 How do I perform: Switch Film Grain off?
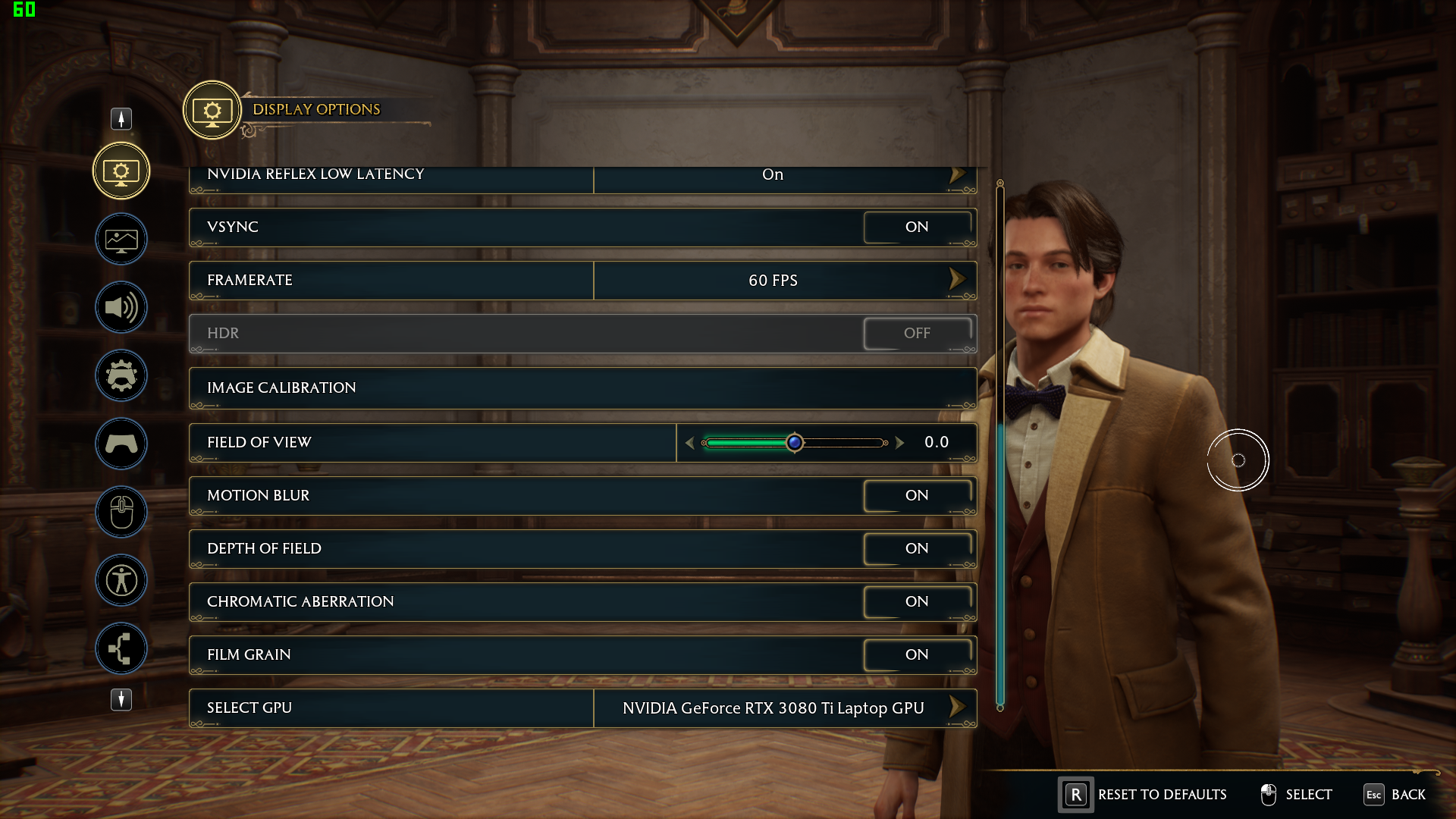click(917, 654)
